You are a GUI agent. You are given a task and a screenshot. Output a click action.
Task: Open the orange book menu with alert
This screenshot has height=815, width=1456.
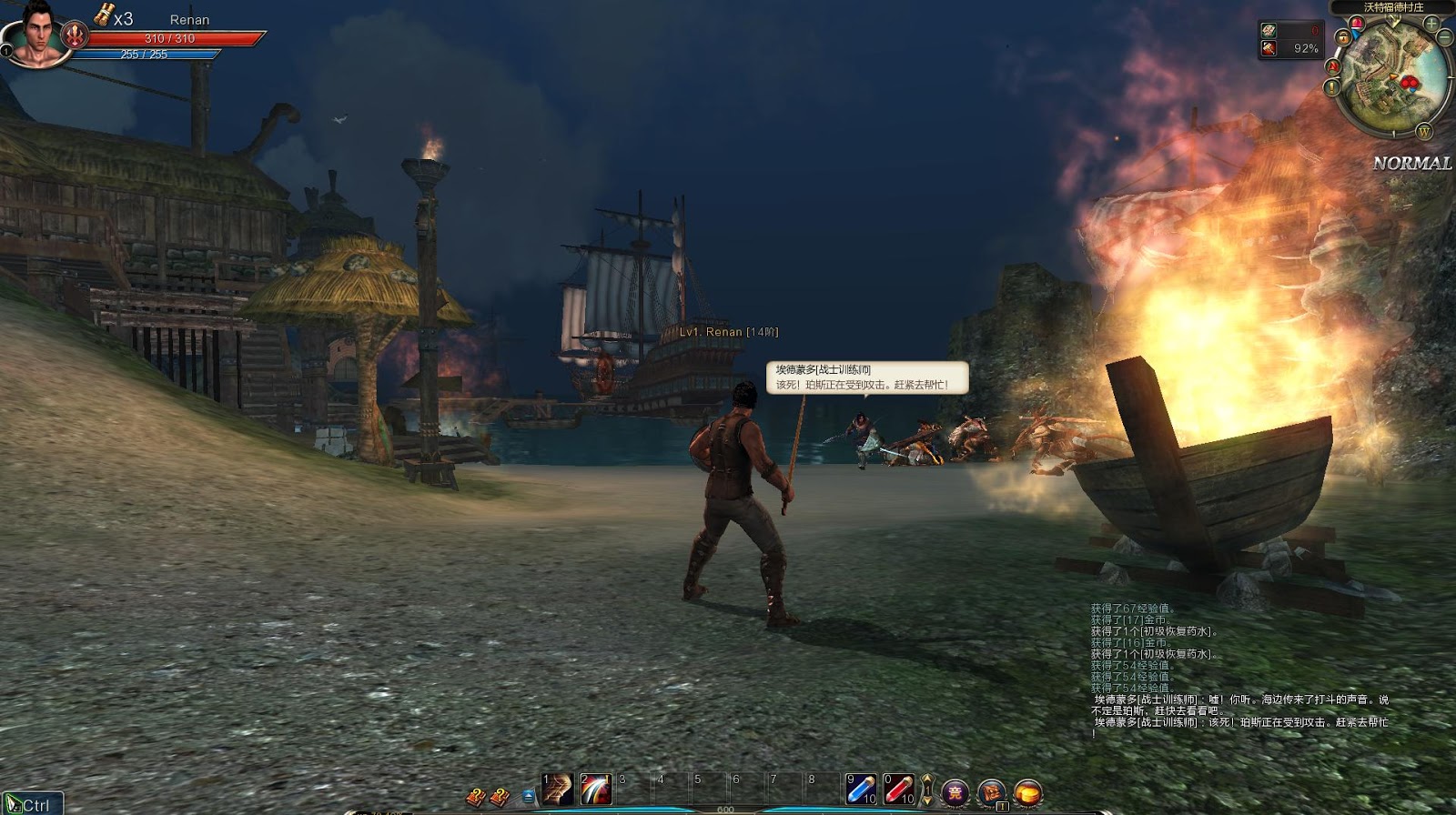[991, 792]
